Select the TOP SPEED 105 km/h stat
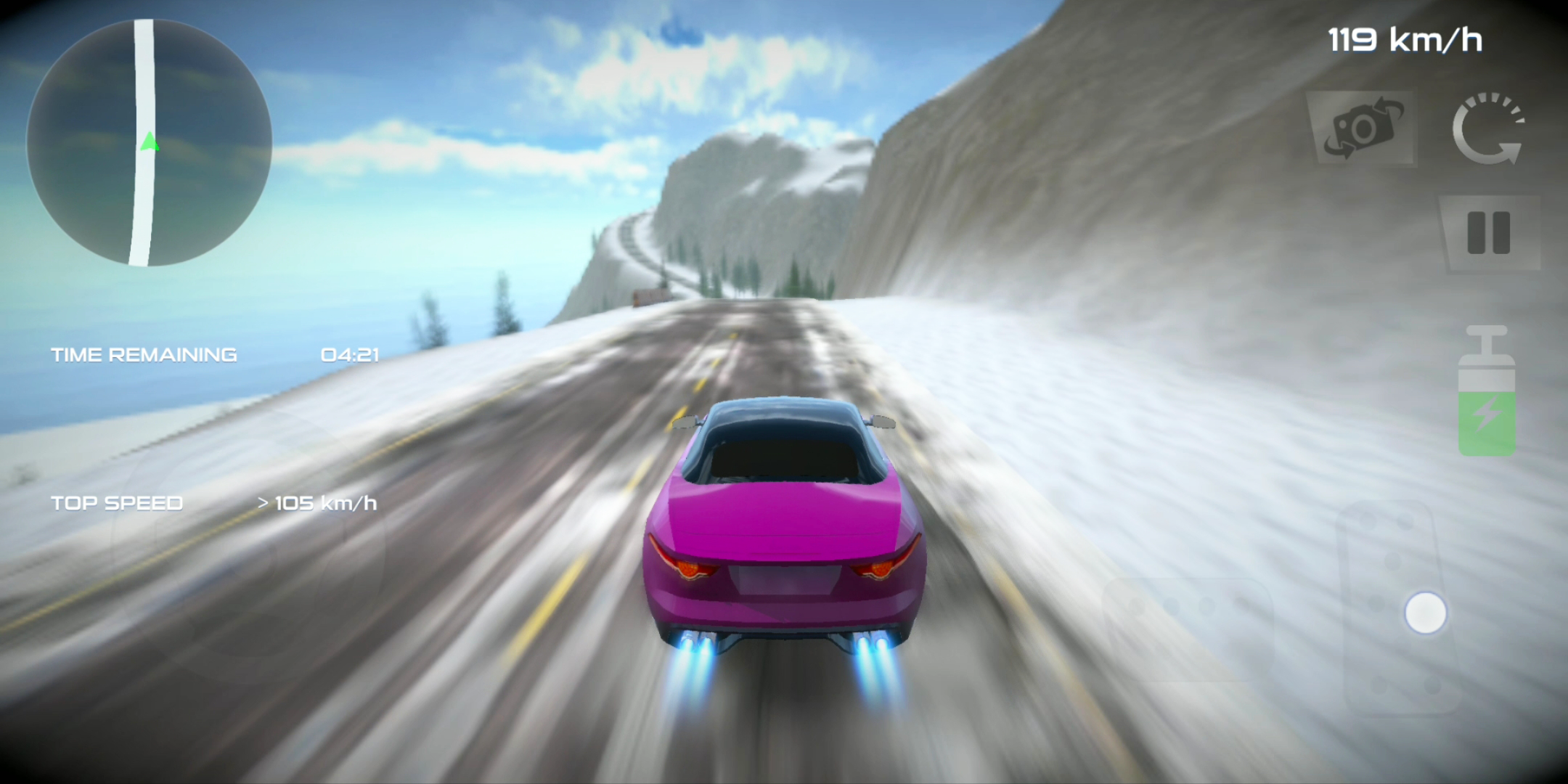 [x=214, y=502]
